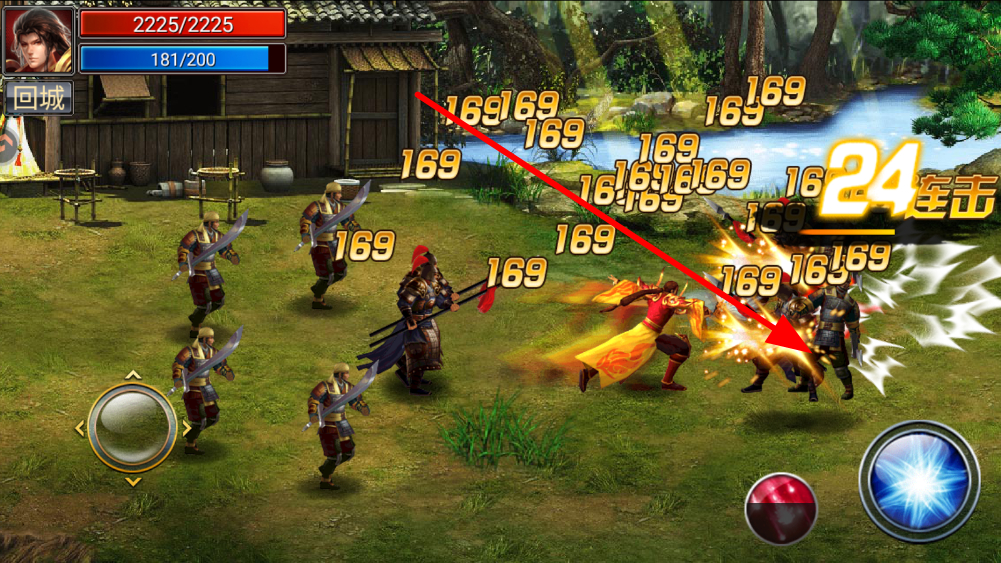
Task: Activate the blue starburst attack skill
Action: 918,481
